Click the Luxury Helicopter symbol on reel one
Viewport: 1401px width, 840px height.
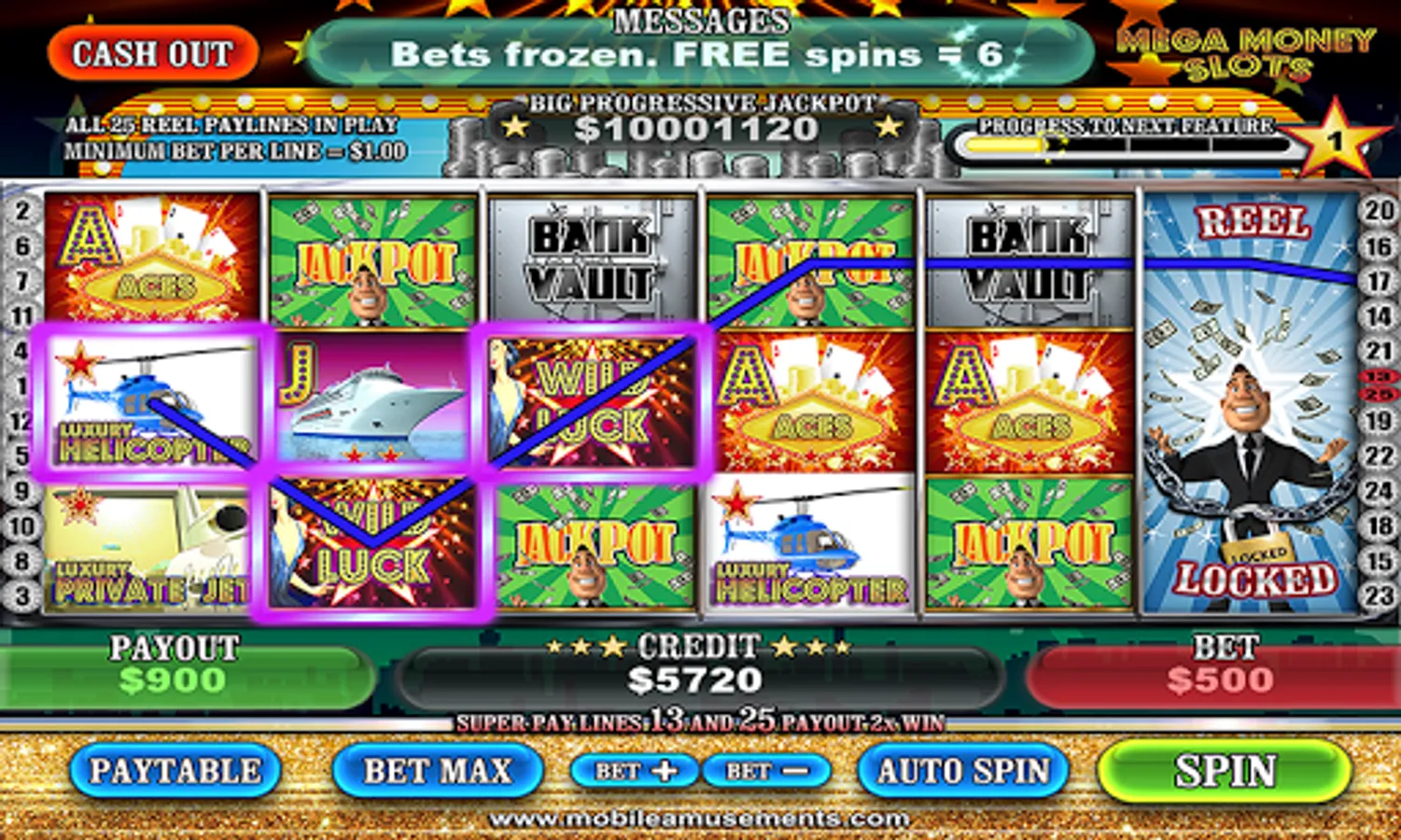[x=149, y=401]
